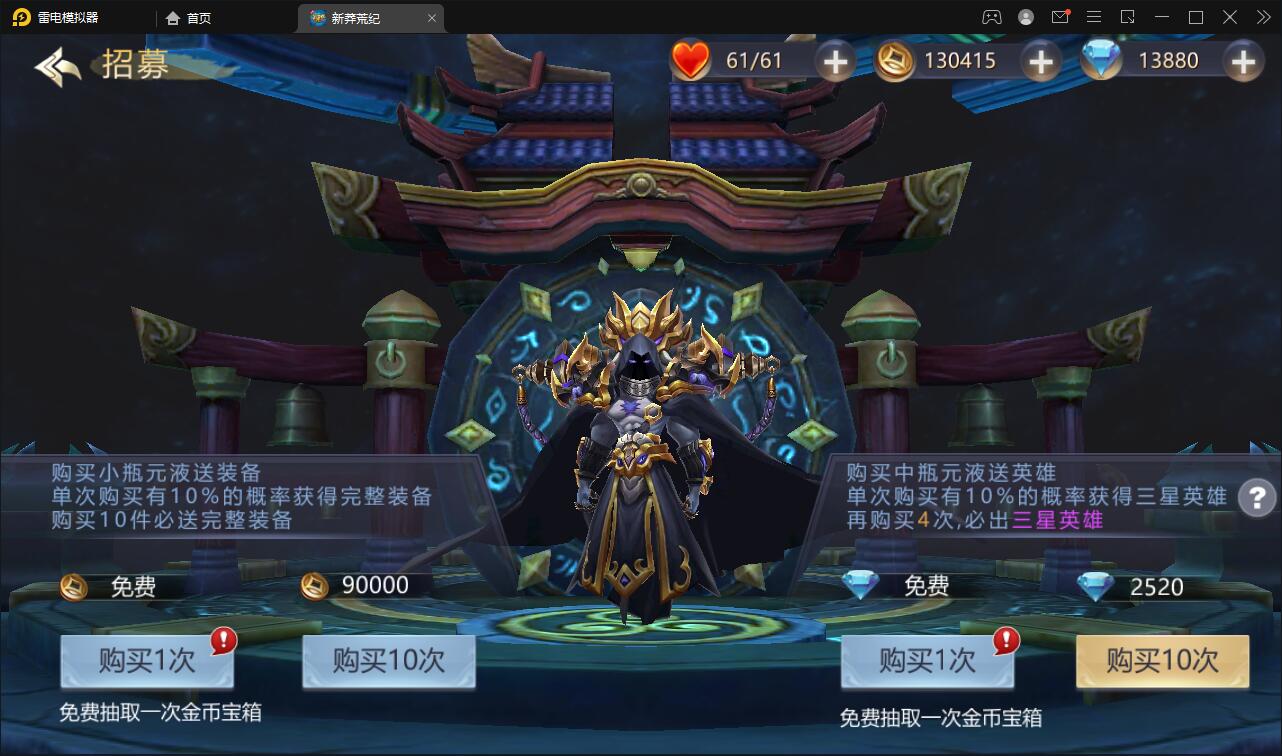Click the back arrow on the recruit screen
Screen dimensions: 1282x756
click(55, 64)
